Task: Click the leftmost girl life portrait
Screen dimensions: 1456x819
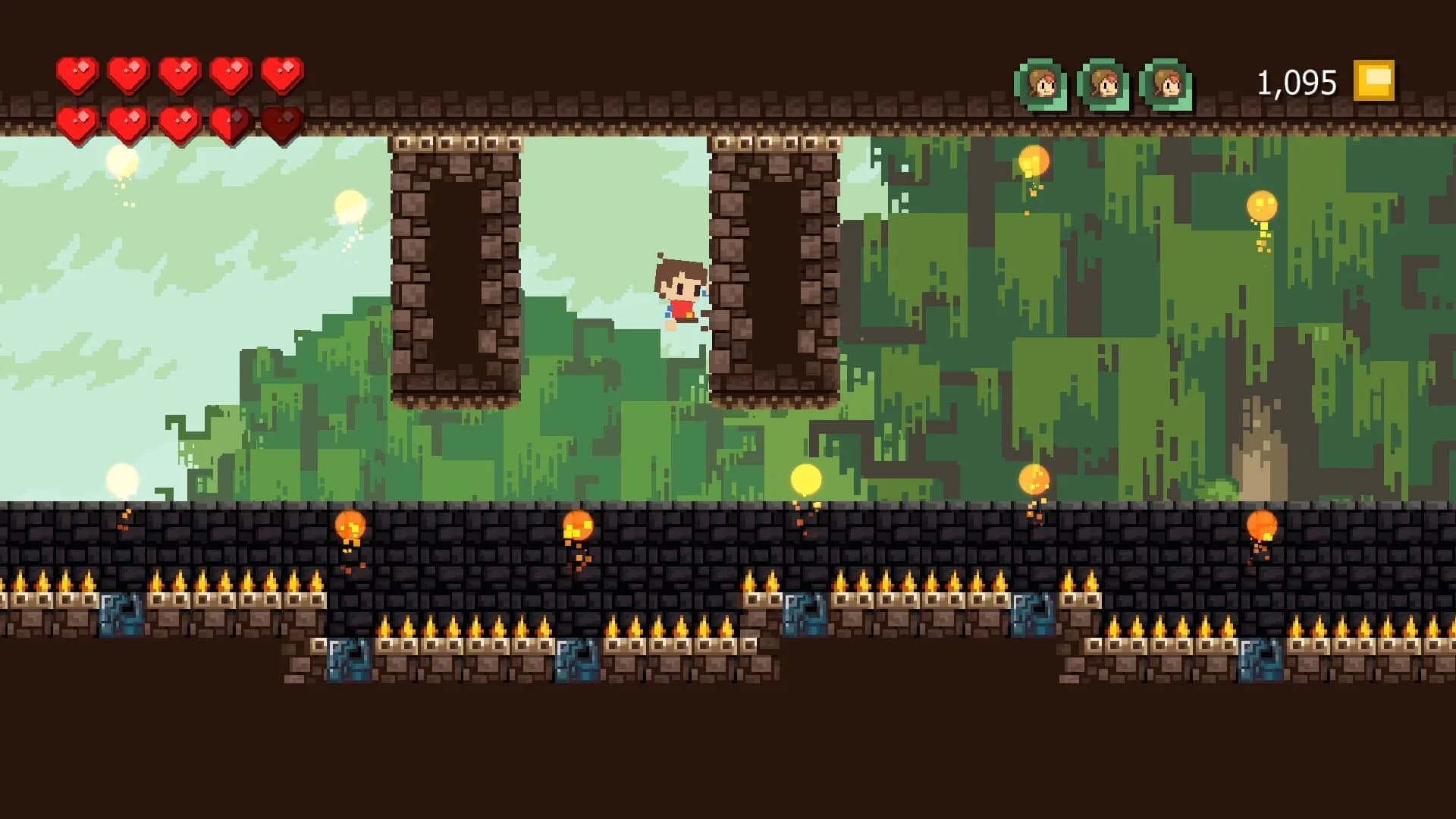Action: pyautogui.click(x=1044, y=82)
